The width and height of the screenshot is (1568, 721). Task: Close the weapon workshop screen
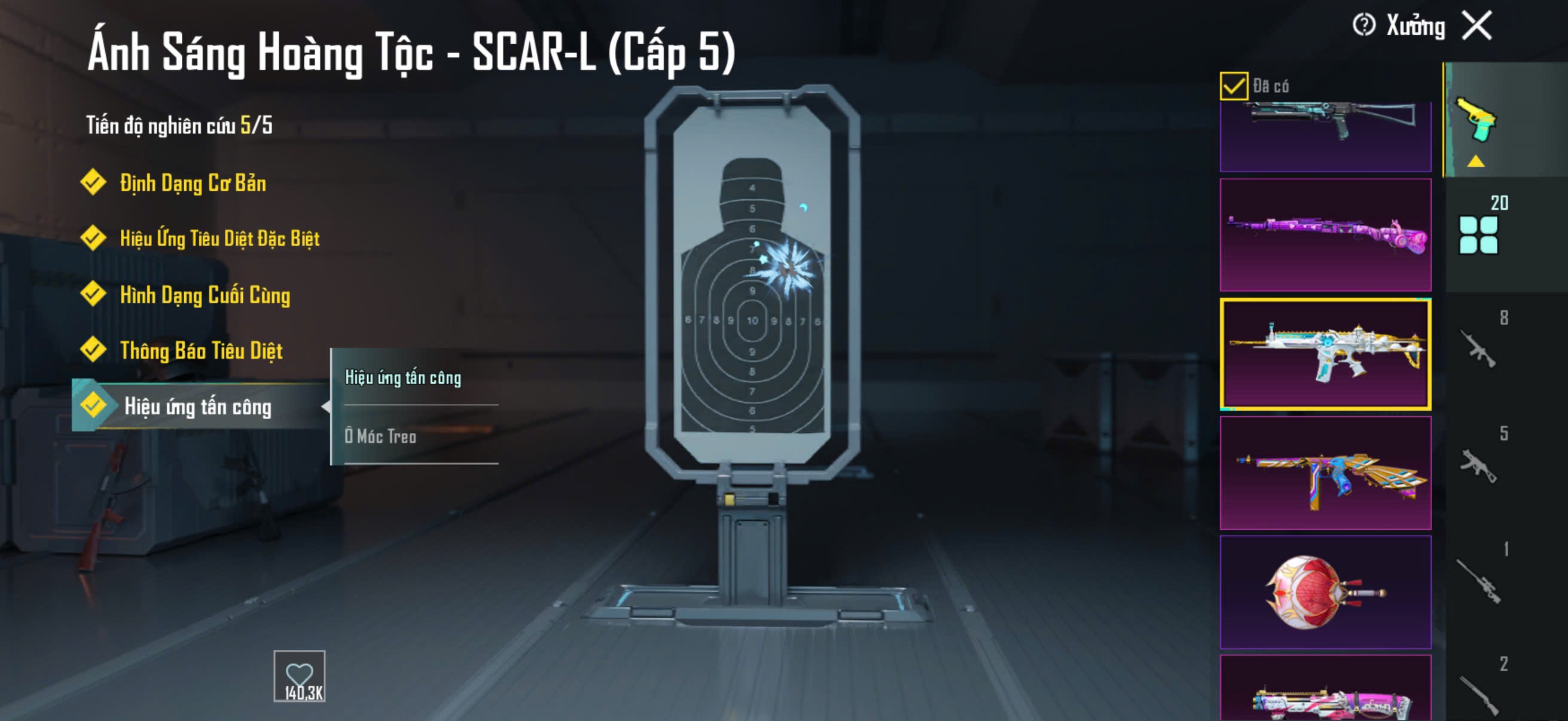(1477, 26)
